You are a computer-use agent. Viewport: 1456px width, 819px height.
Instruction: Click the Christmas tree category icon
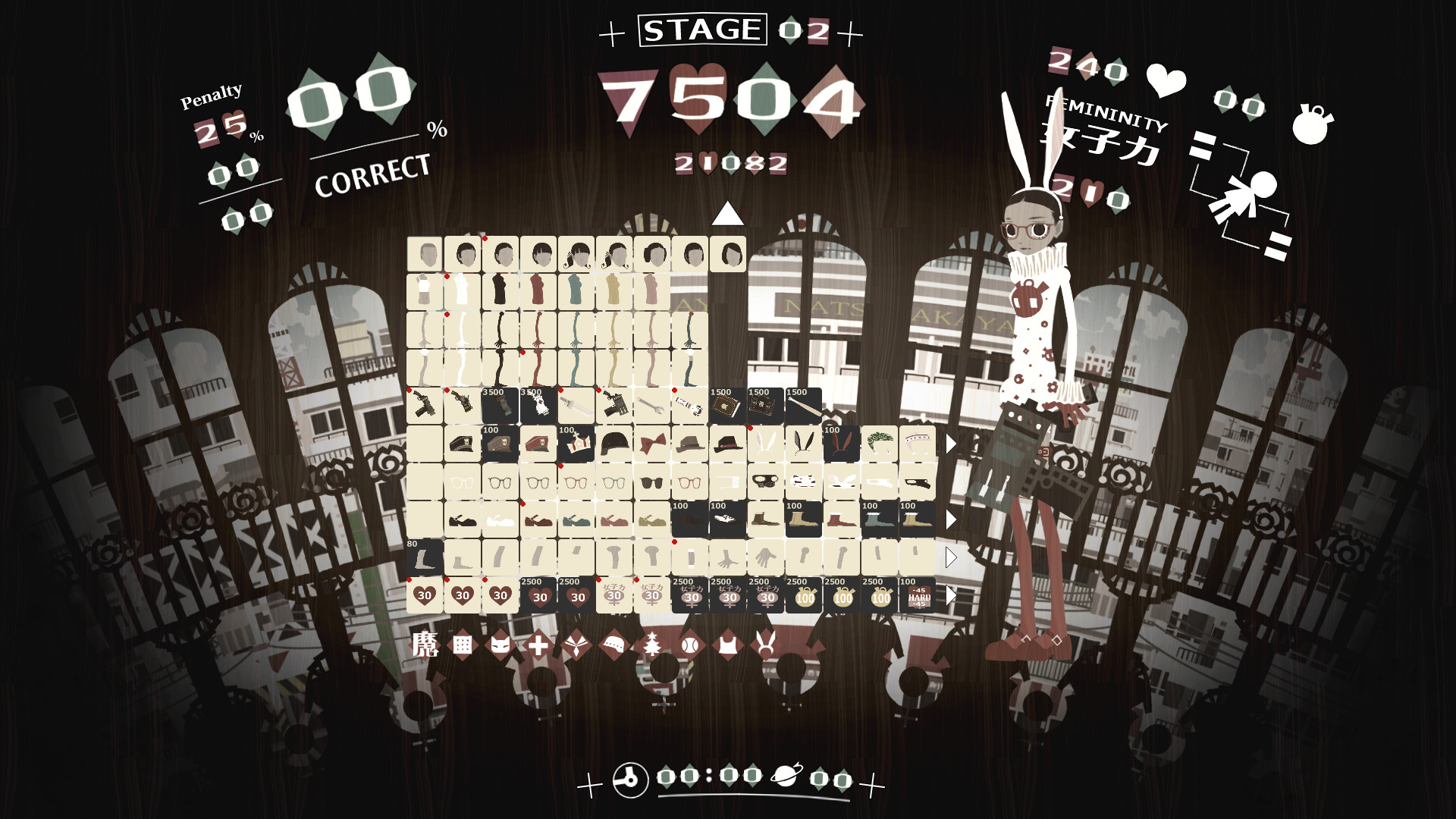[x=653, y=646]
